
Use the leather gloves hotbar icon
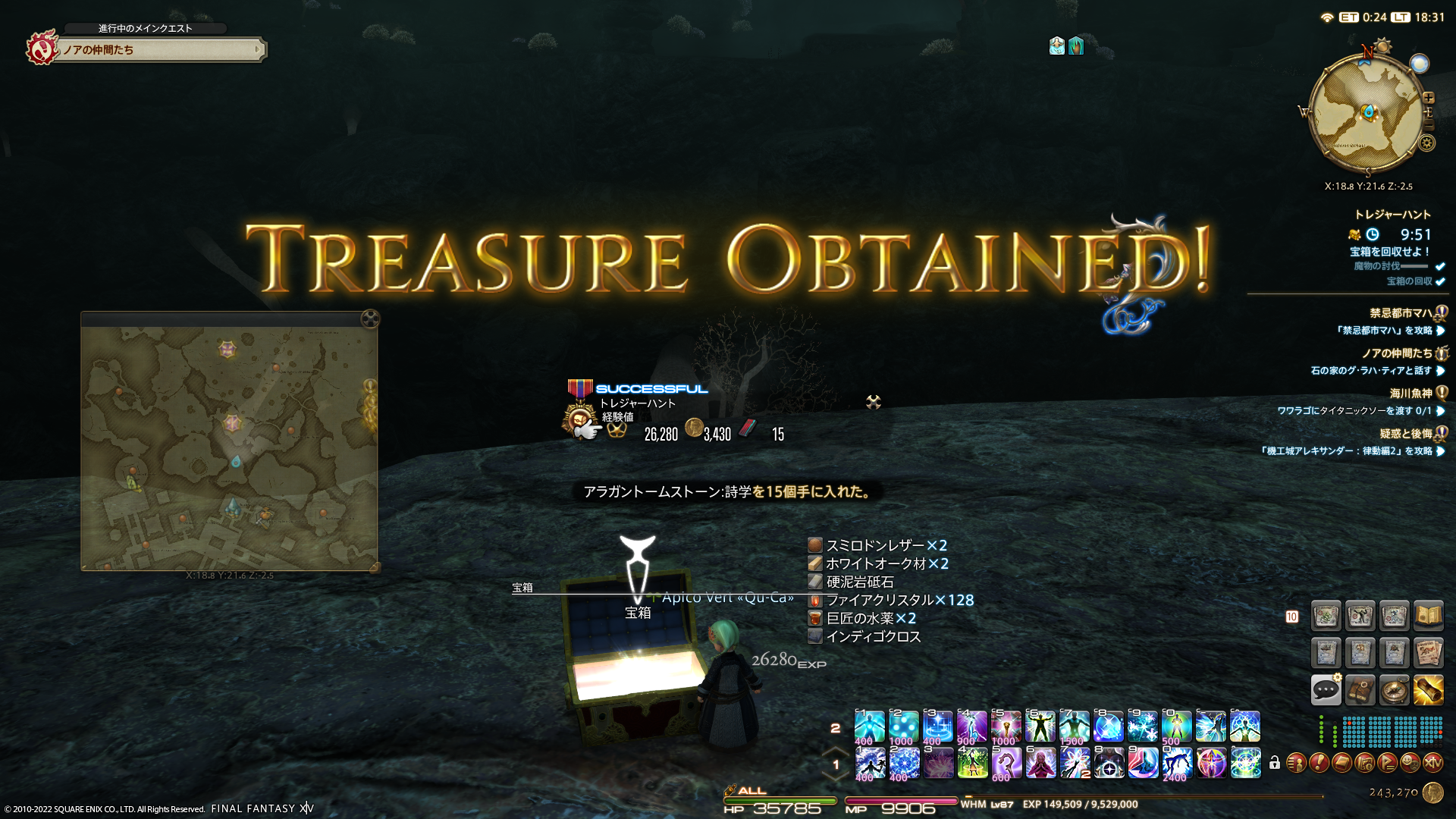[1360, 689]
